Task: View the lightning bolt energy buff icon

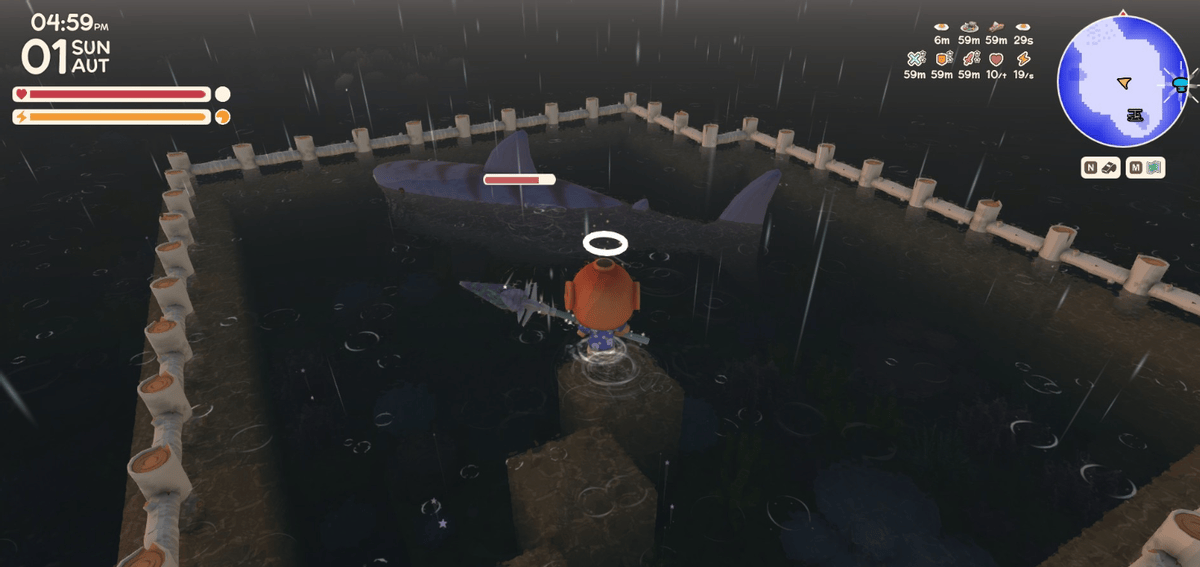Action: click(x=1022, y=59)
